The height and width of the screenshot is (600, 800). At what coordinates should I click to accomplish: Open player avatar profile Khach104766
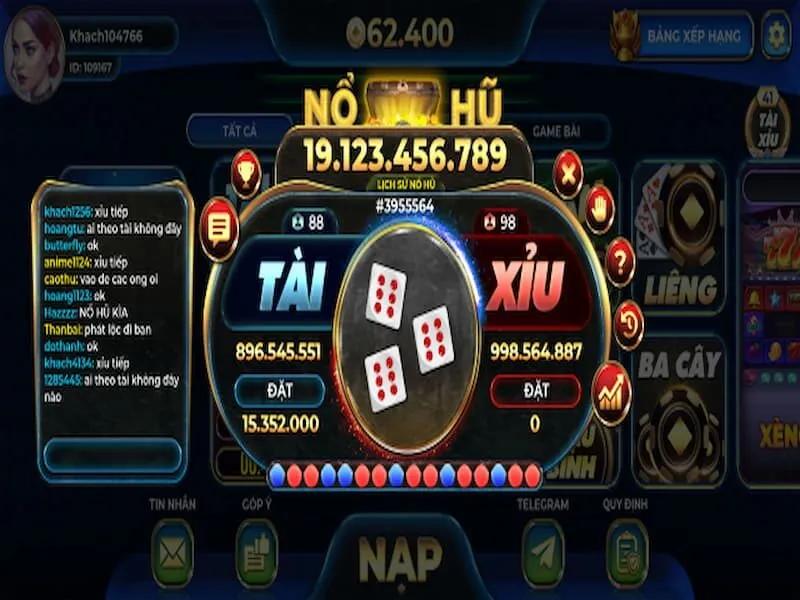point(34,48)
